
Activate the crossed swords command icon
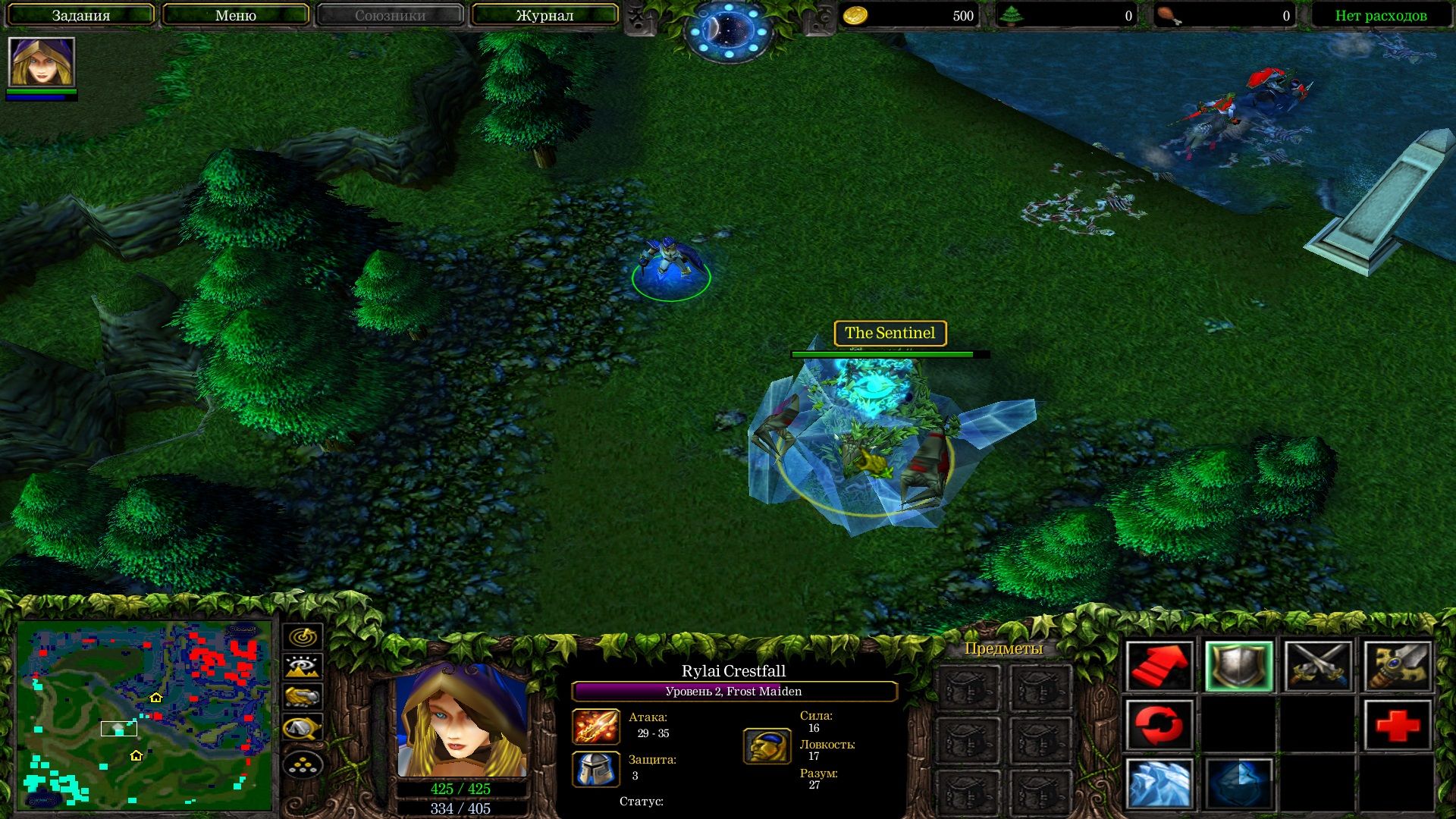coord(1318,667)
